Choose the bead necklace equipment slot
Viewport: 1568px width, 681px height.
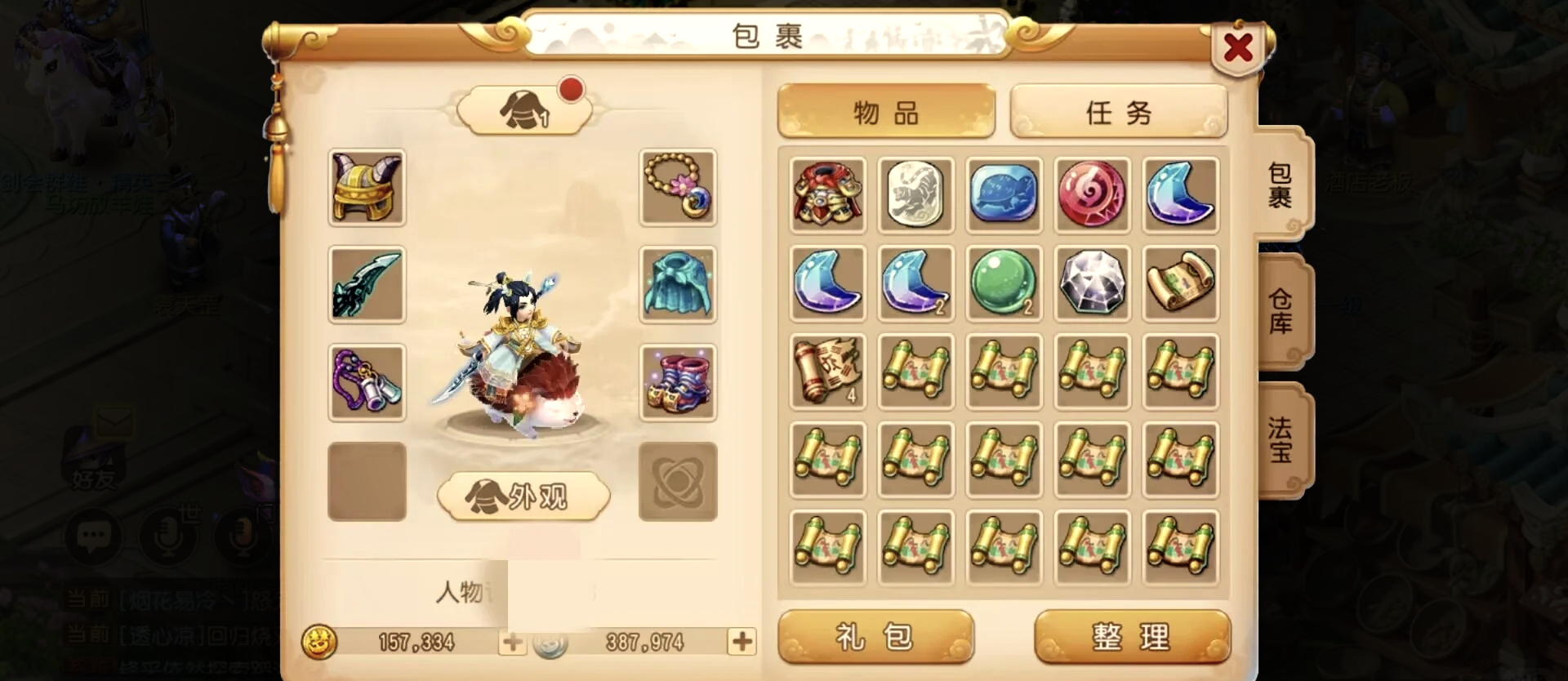(x=678, y=187)
